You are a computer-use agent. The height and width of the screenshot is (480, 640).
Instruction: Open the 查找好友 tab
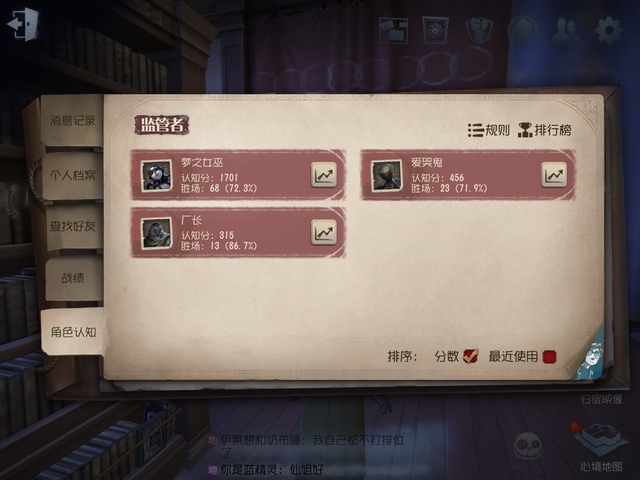[72, 227]
